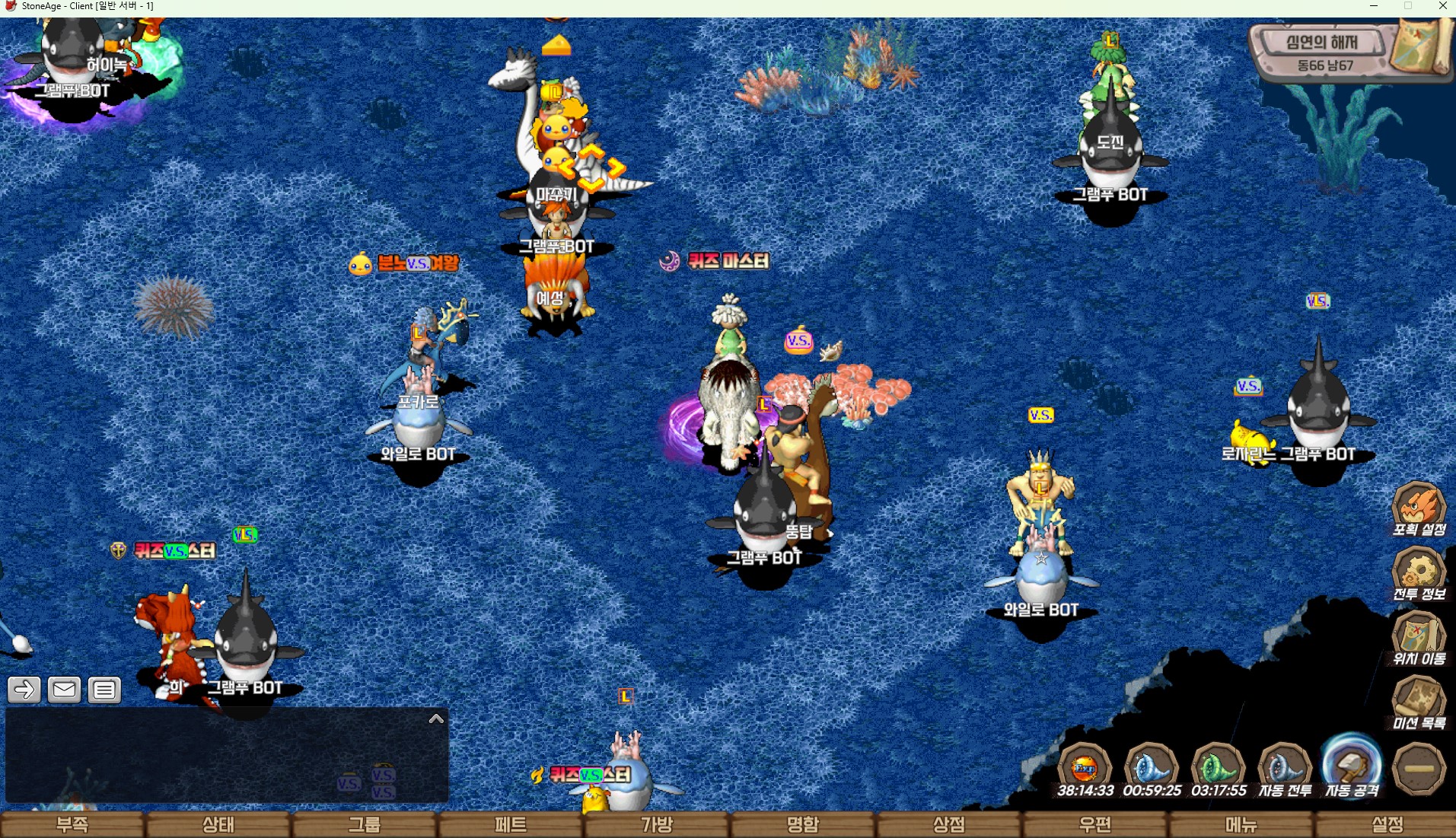Open the 설정 settings
This screenshot has height=838, width=1456.
(x=1388, y=824)
